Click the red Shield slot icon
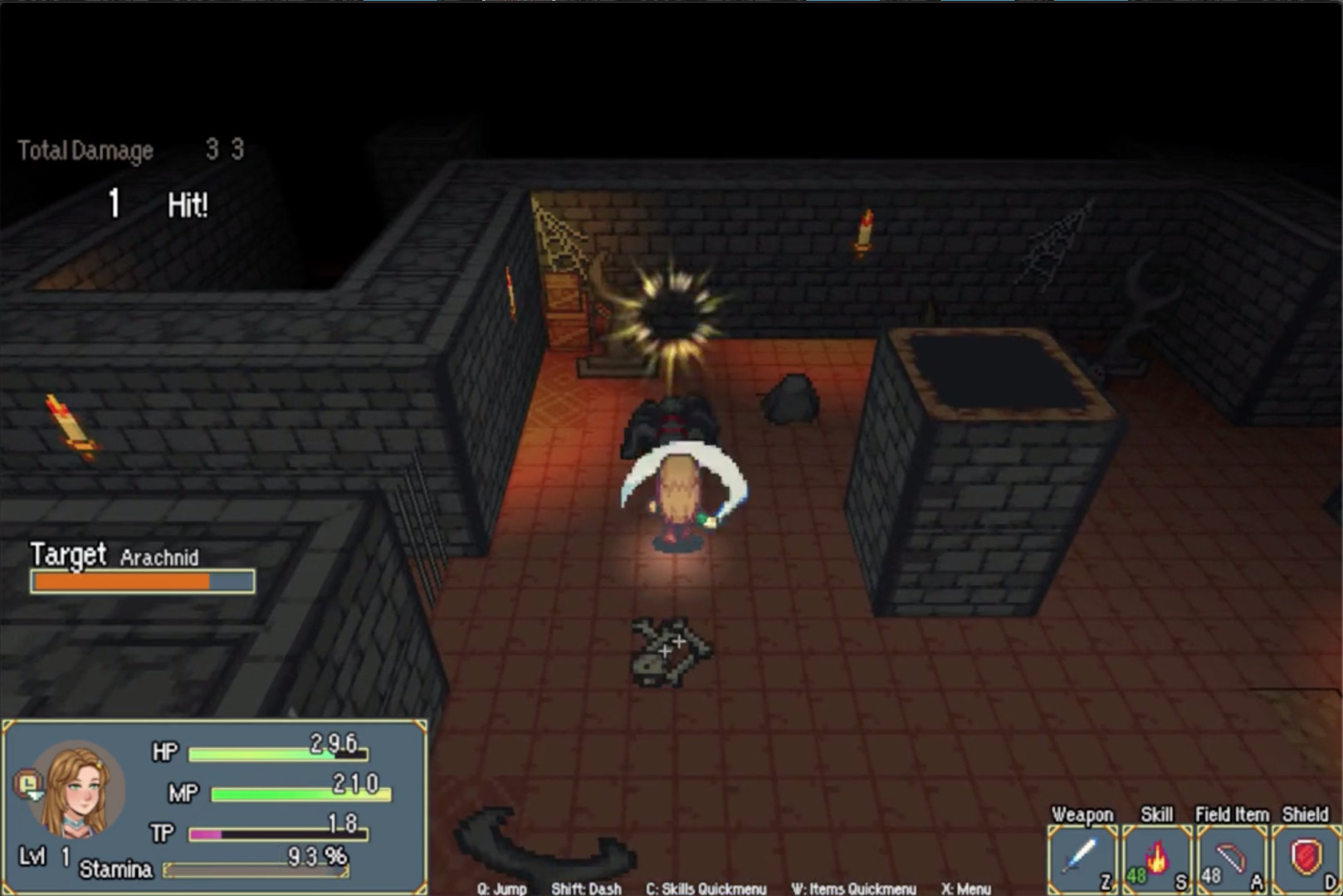 (1306, 855)
